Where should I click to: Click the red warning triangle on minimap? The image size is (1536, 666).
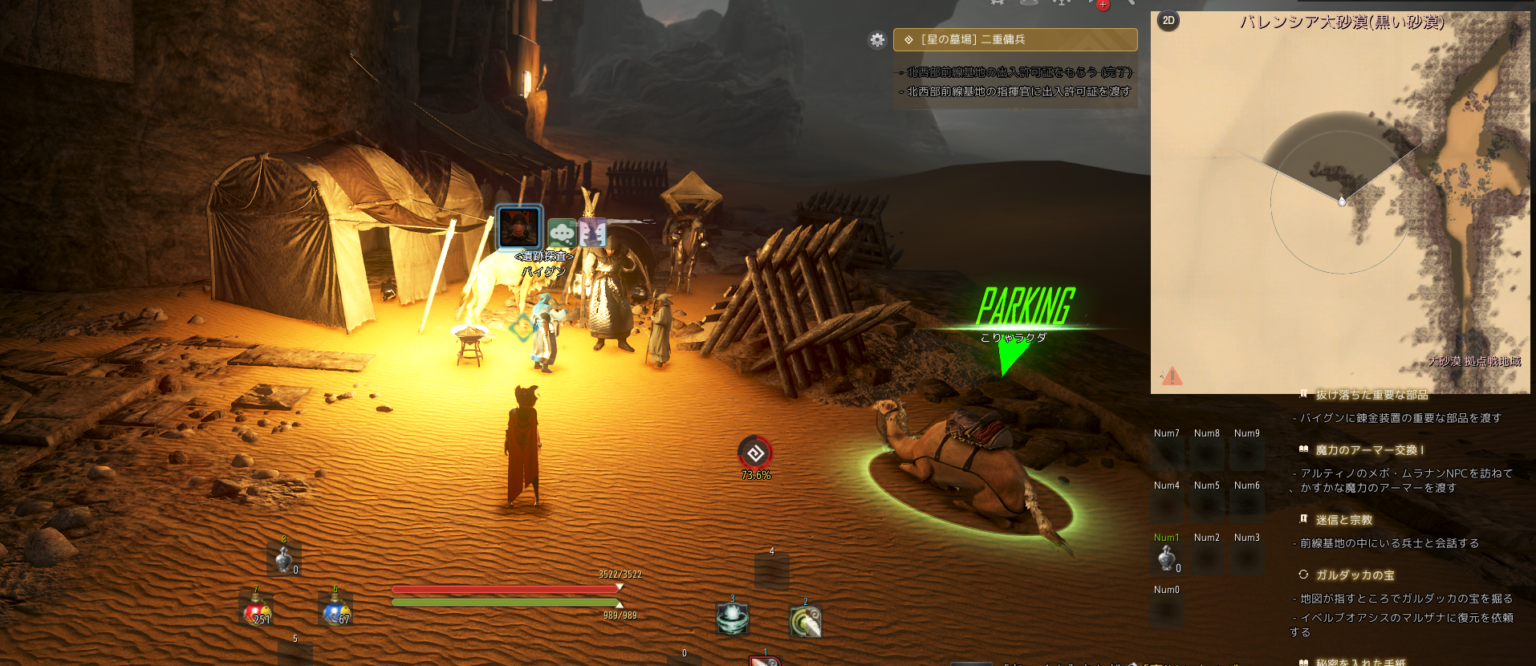[1171, 376]
